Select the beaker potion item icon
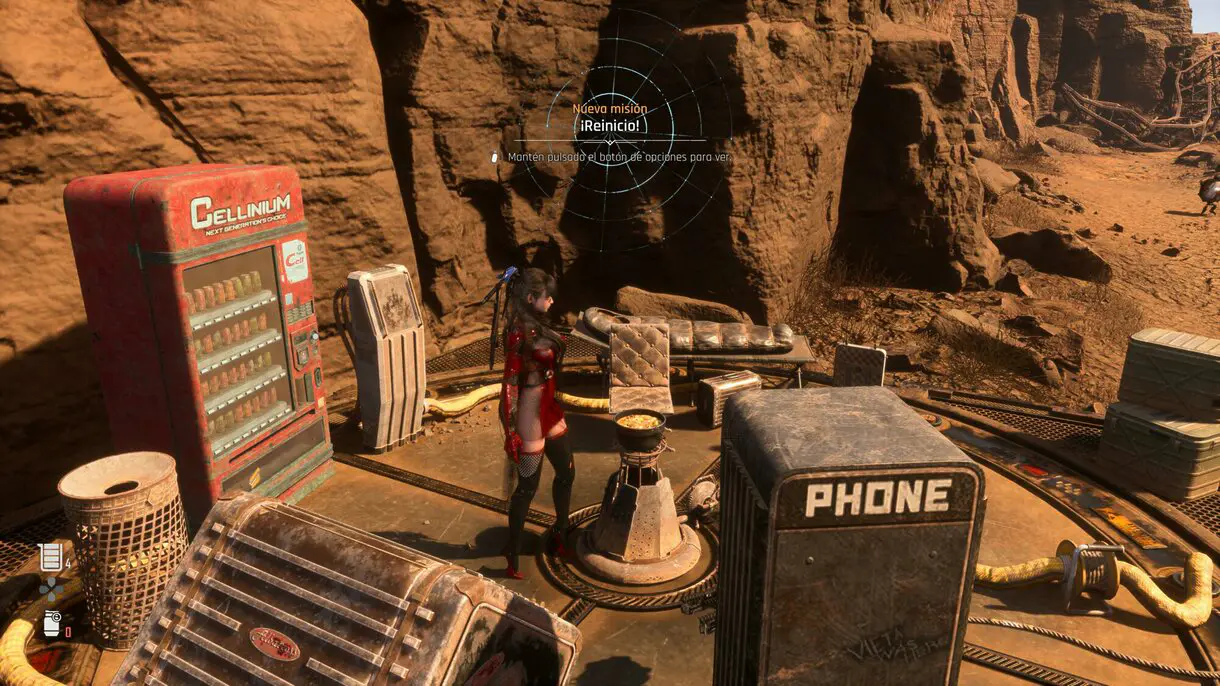Image resolution: width=1220 pixels, height=686 pixels. click(x=50, y=557)
